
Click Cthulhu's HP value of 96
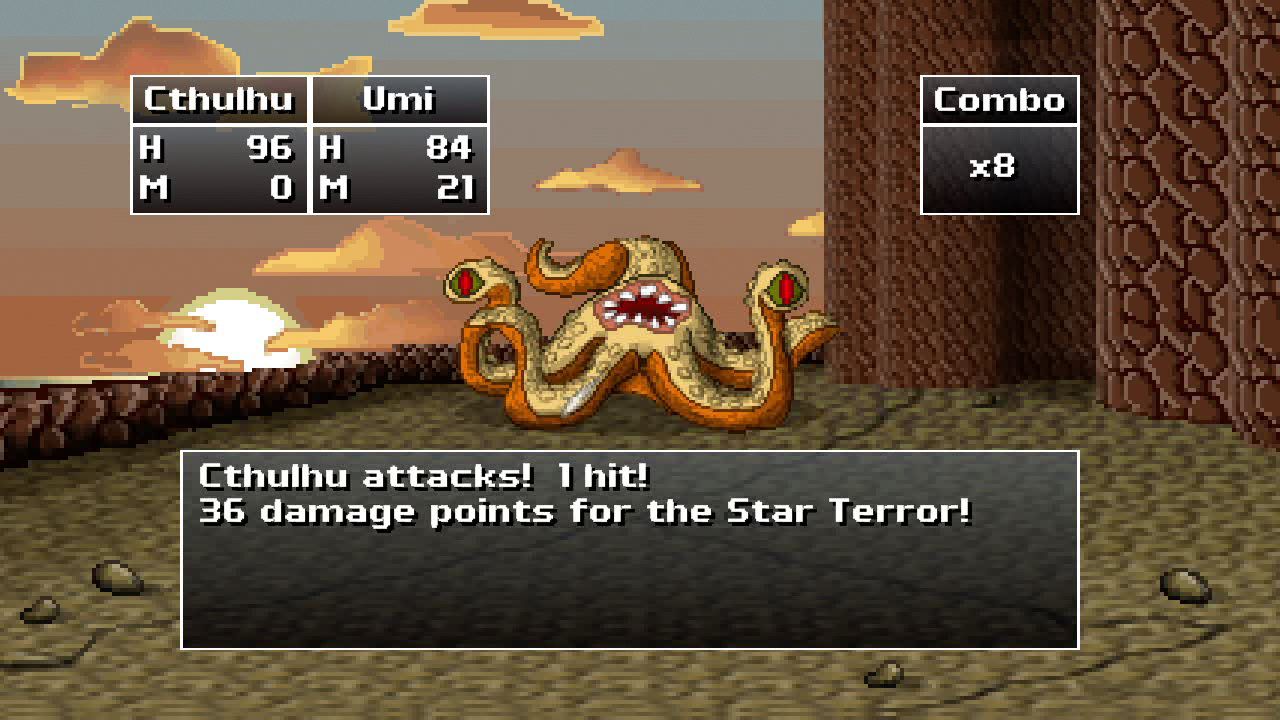tap(270, 149)
